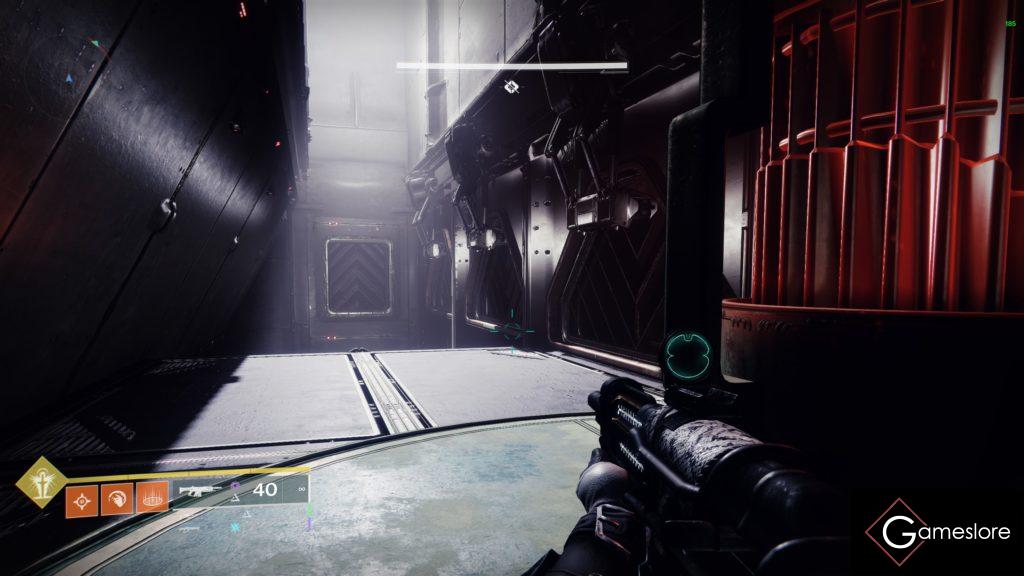Click the diamond objective marker under the compass bar
1024x576 pixels.
pyautogui.click(x=511, y=87)
